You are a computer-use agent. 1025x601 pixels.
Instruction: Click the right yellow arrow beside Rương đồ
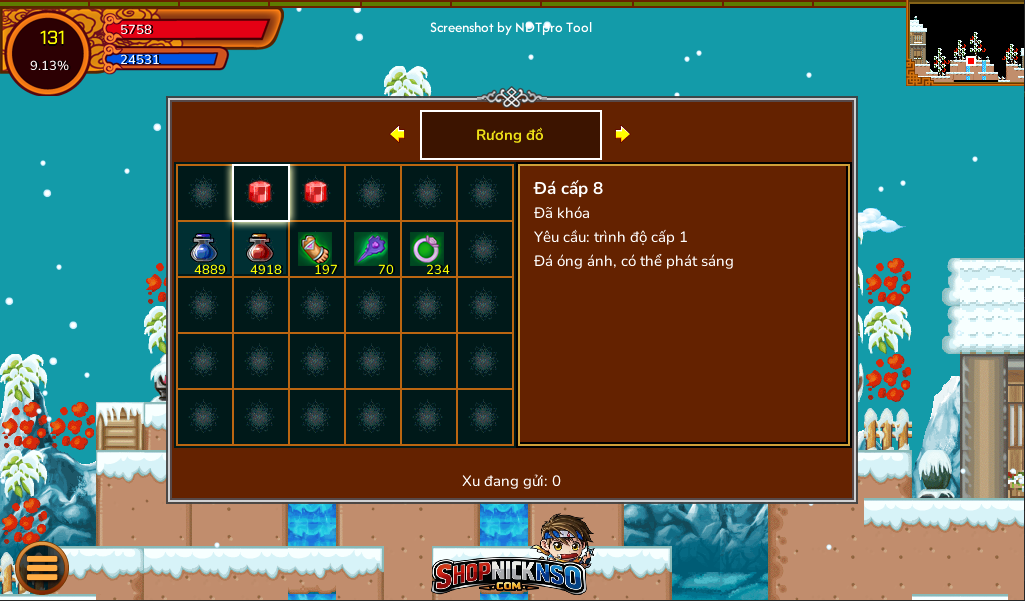click(x=622, y=134)
